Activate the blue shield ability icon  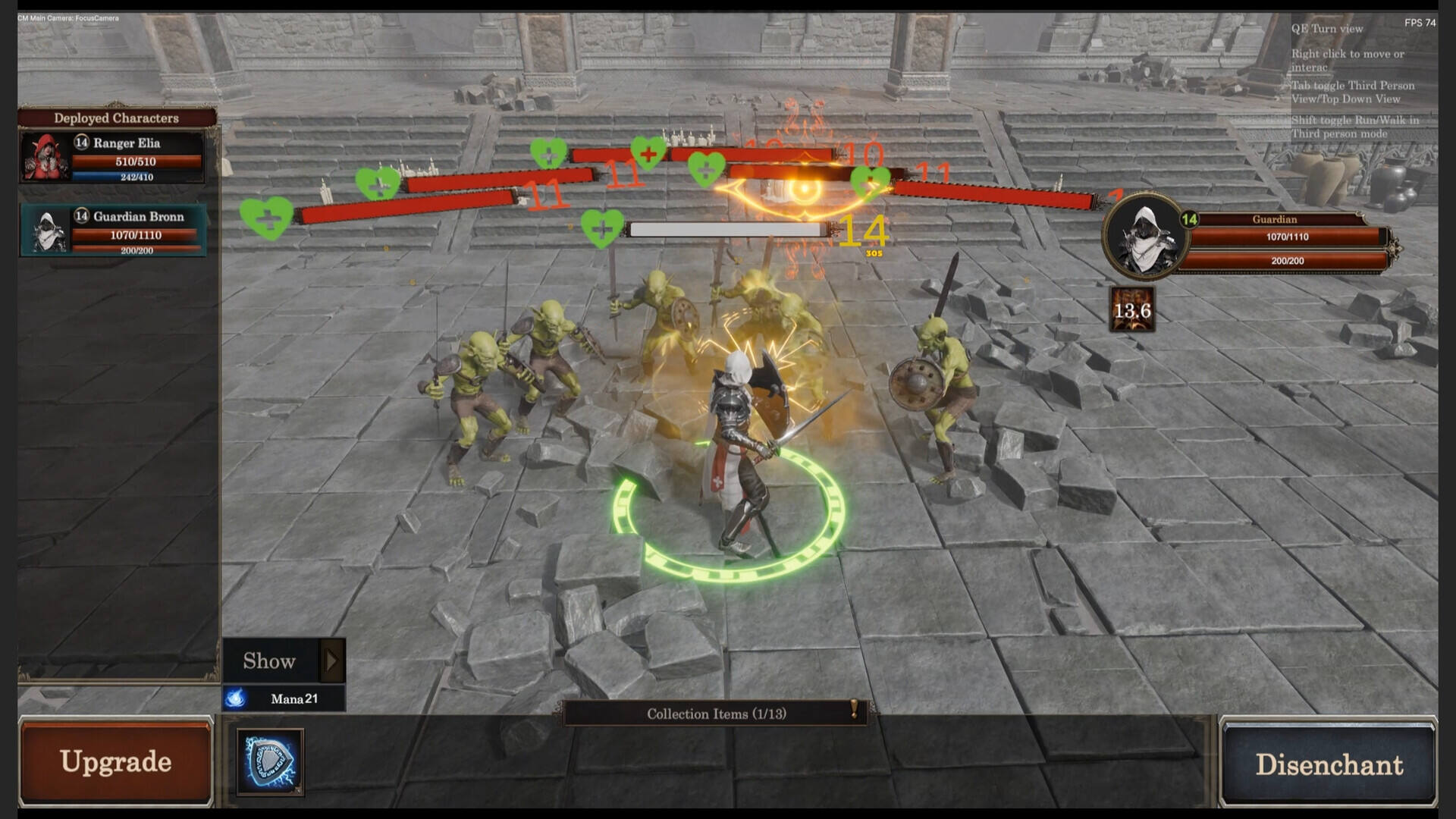(x=270, y=761)
